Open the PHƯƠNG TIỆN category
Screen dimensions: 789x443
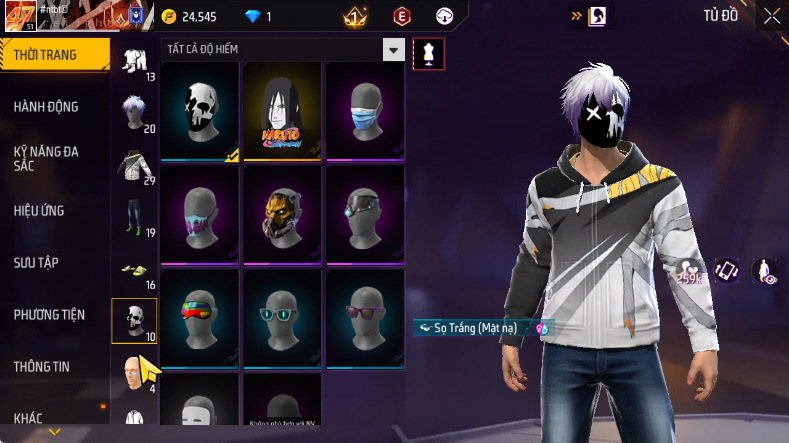point(49,315)
